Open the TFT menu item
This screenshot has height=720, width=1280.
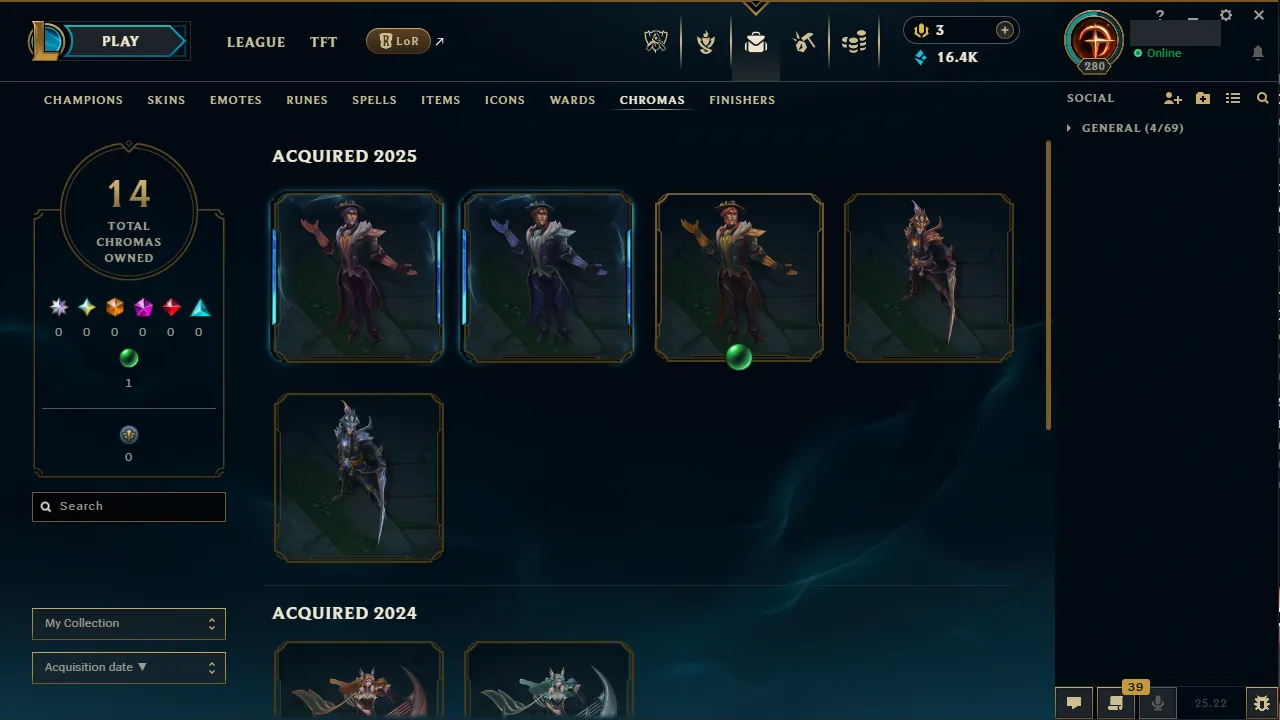[323, 42]
